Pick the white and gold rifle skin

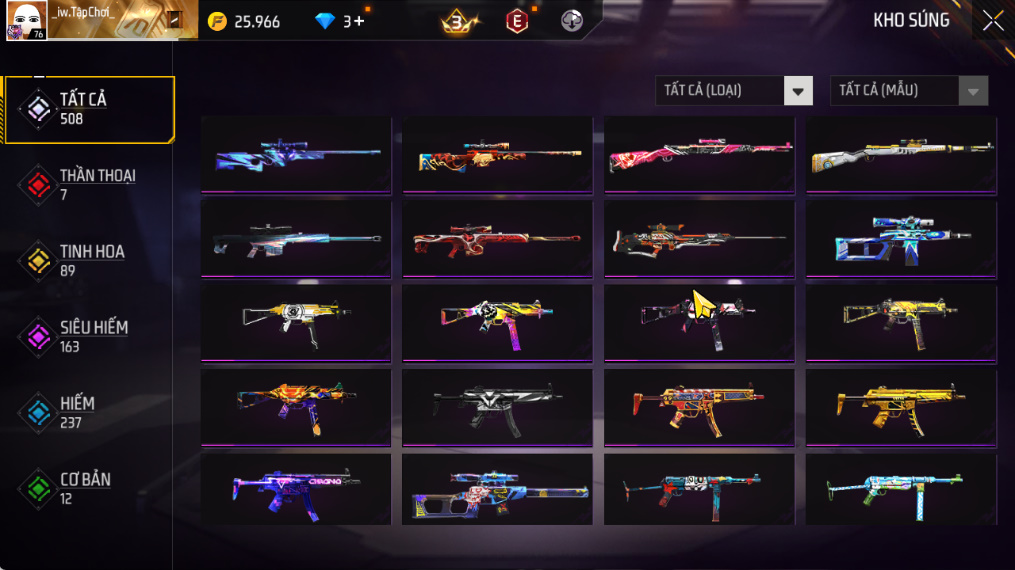(901, 154)
